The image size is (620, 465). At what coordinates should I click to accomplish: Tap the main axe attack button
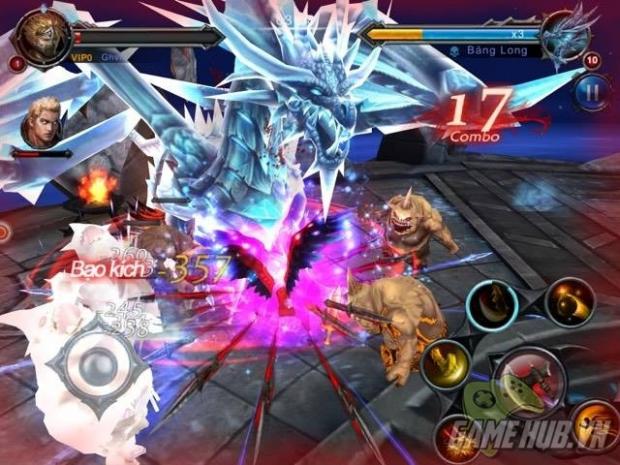tap(529, 381)
